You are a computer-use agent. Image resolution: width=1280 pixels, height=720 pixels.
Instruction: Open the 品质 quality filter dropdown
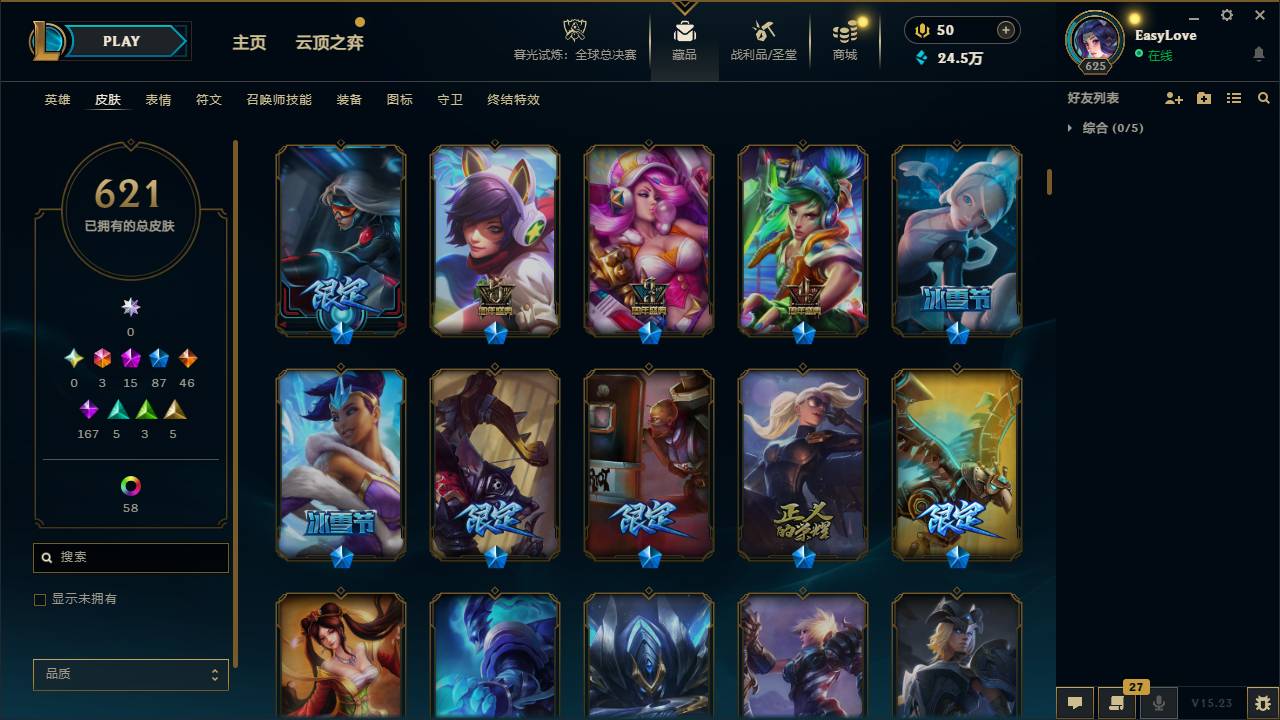[x=130, y=674]
